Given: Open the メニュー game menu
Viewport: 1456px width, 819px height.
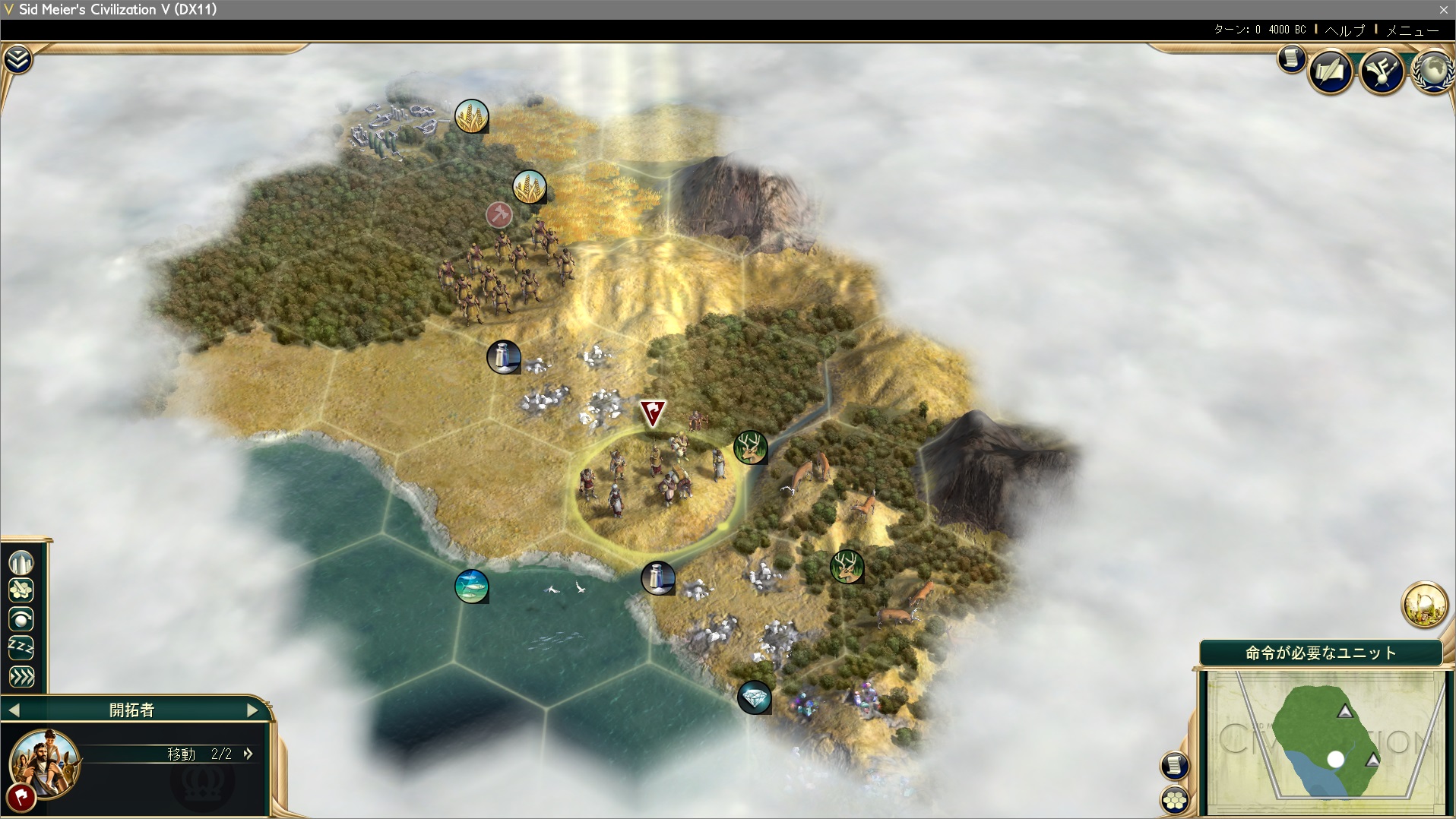Looking at the screenshot, I should tap(1412, 30).
